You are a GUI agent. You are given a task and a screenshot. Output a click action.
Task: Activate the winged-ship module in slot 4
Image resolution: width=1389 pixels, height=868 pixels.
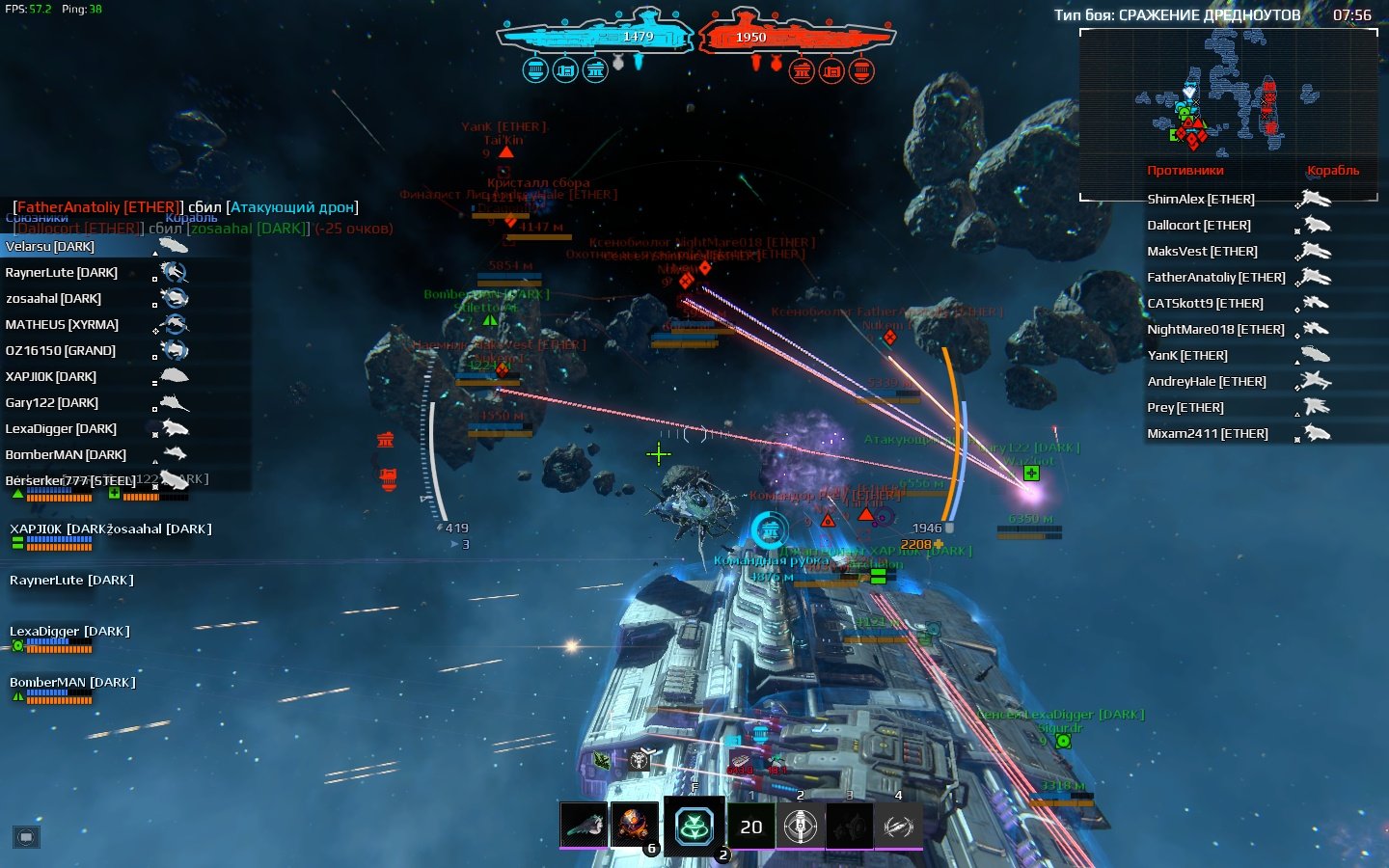(x=899, y=827)
